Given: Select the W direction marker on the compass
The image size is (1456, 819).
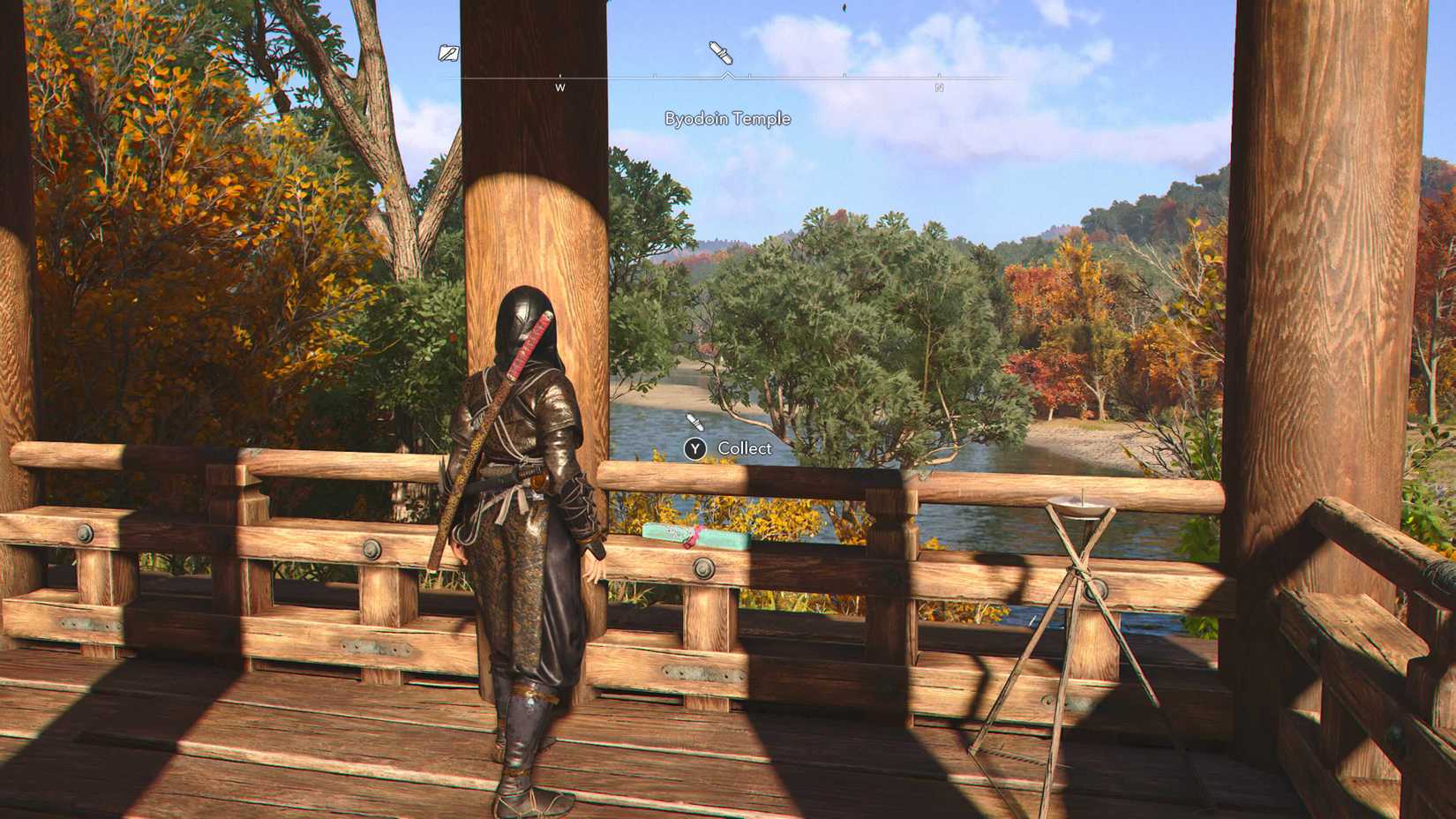Looking at the screenshot, I should [x=561, y=87].
